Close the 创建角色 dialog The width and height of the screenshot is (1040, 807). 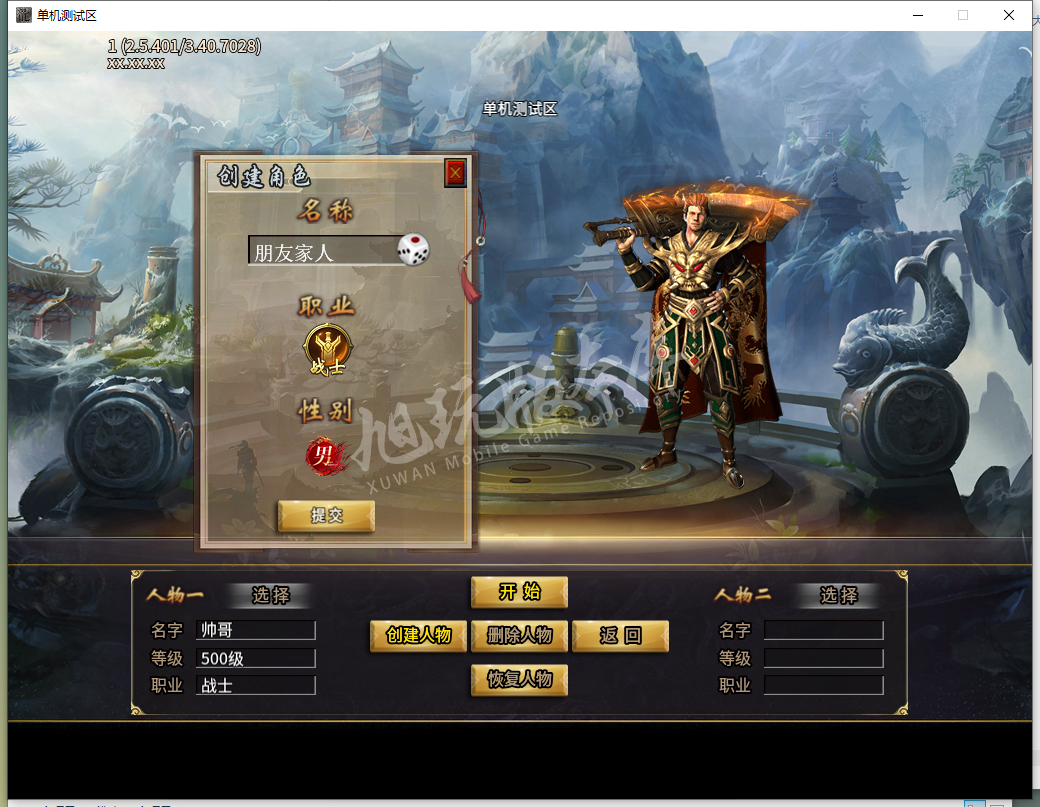455,173
